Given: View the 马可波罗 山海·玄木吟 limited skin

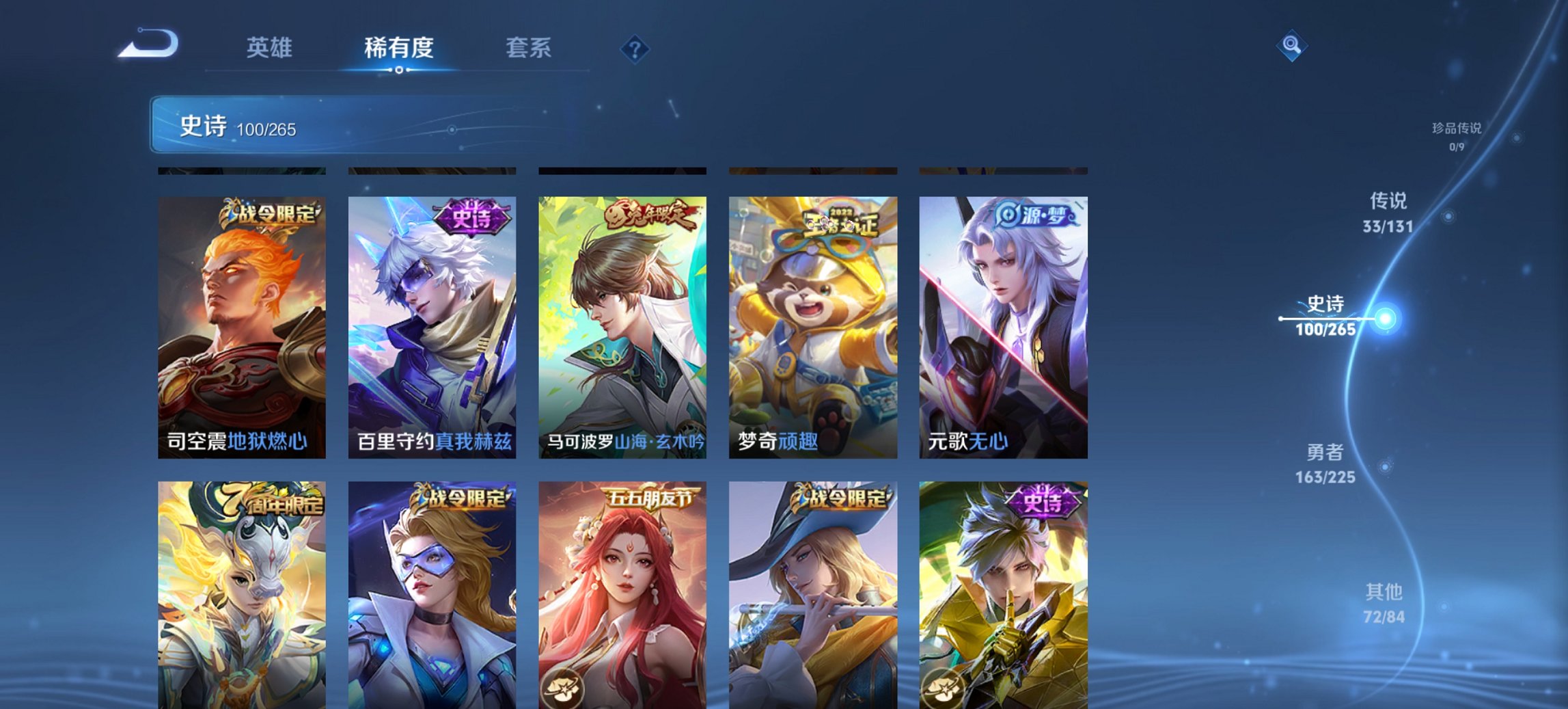Looking at the screenshot, I should 622,321.
